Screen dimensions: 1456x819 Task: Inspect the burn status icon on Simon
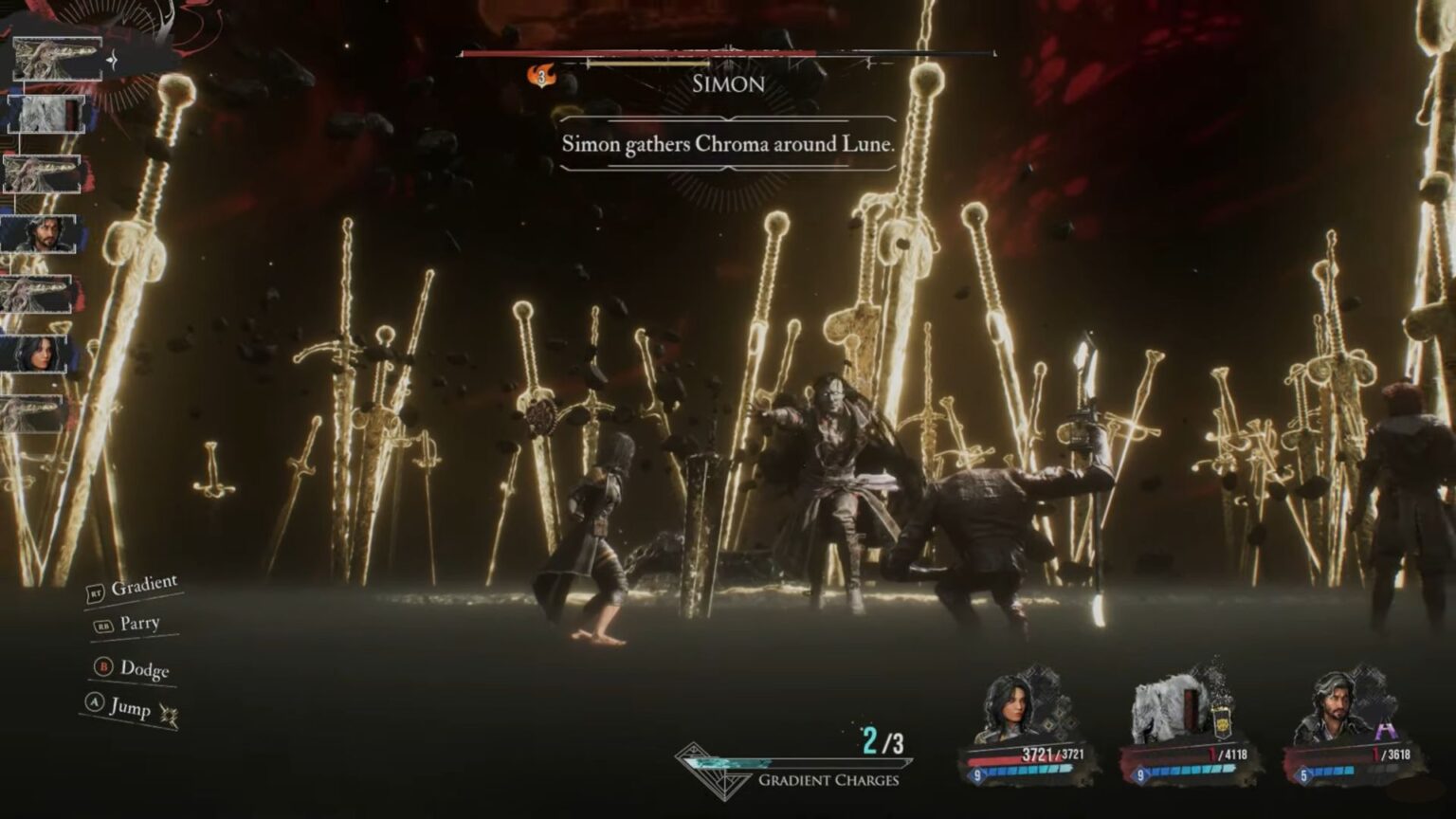[x=541, y=76]
